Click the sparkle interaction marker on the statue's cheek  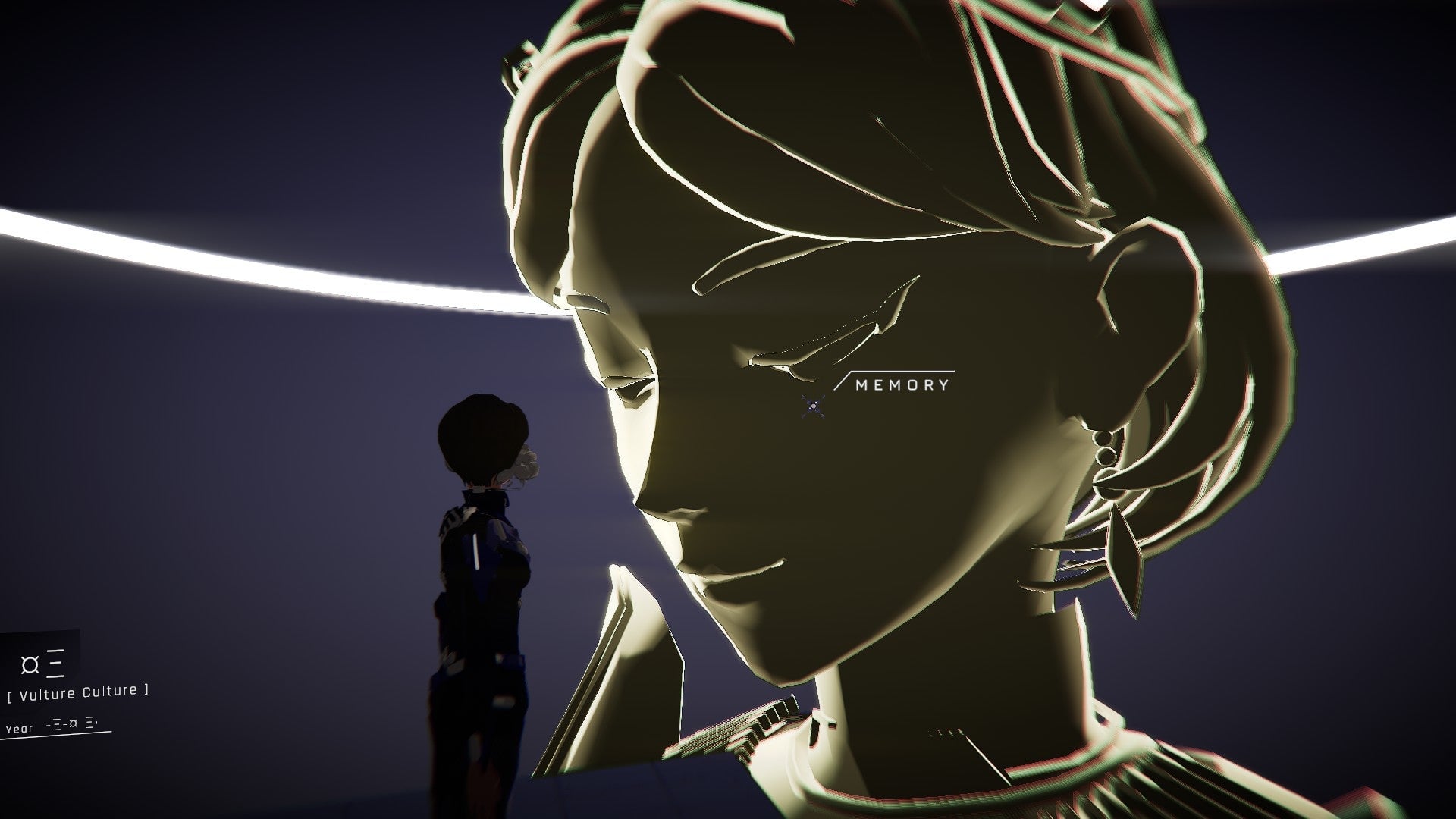point(815,404)
